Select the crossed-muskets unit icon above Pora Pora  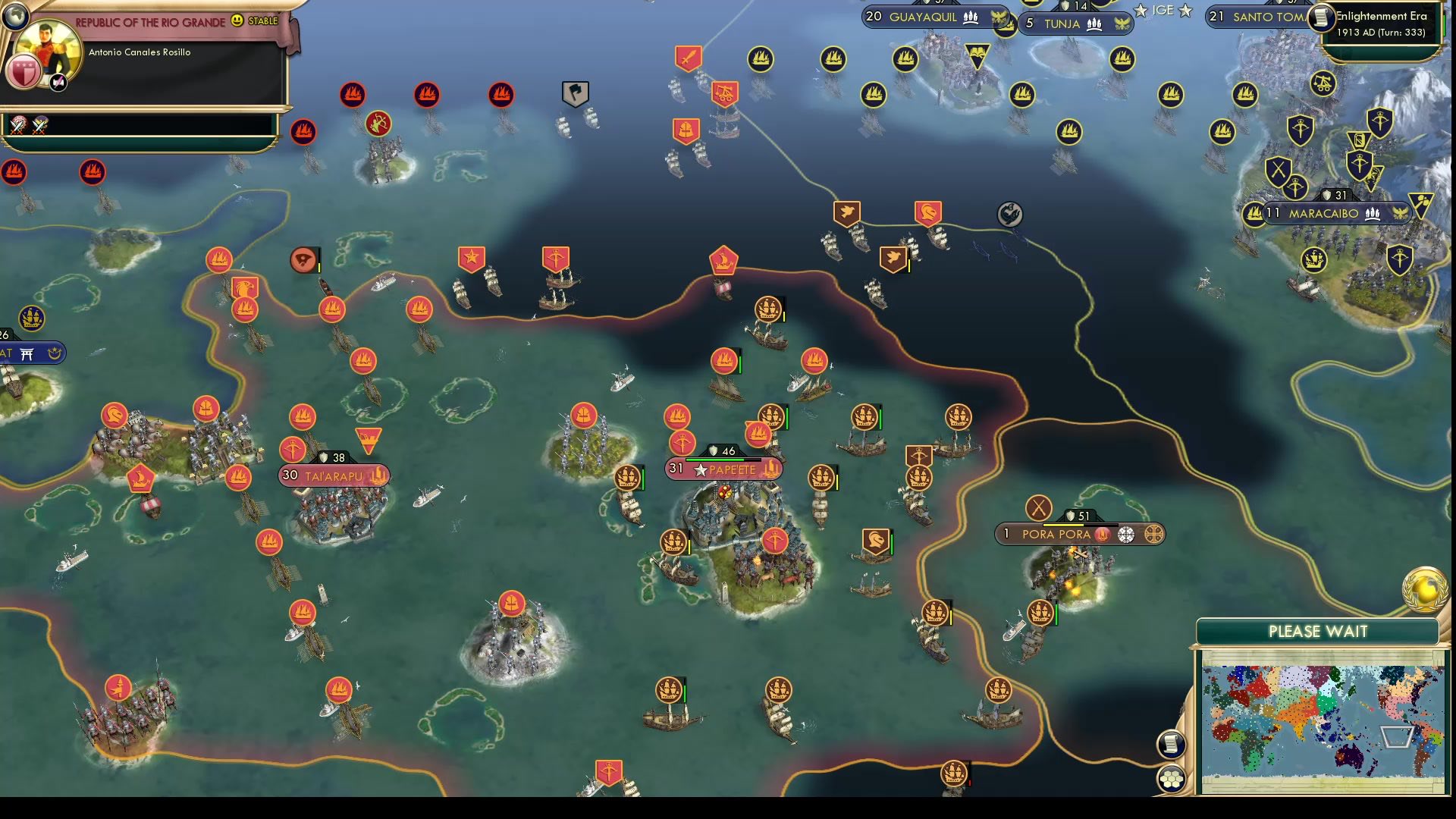click(1037, 506)
